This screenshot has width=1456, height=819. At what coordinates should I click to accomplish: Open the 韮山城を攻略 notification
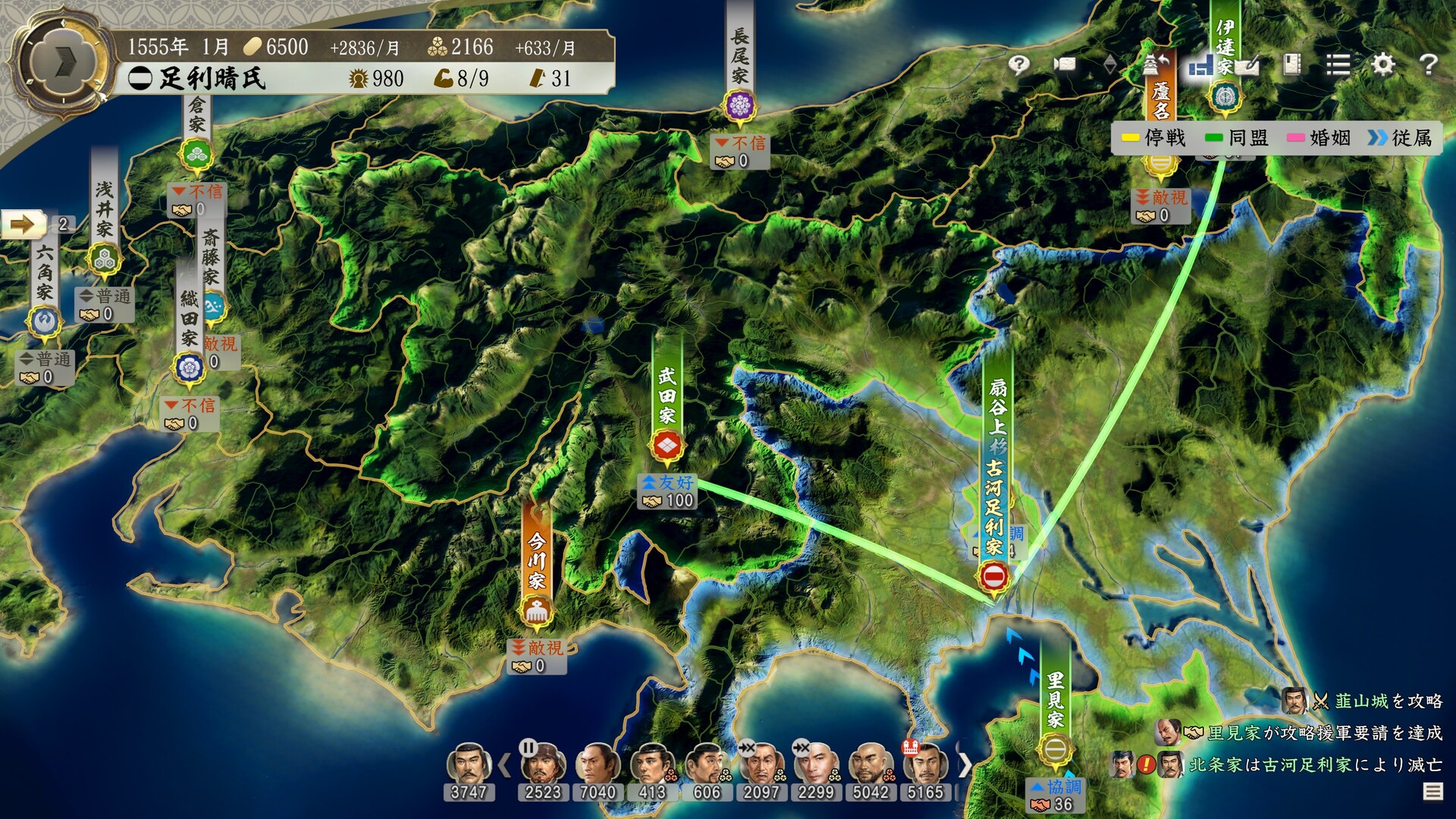pyautogui.click(x=1388, y=701)
